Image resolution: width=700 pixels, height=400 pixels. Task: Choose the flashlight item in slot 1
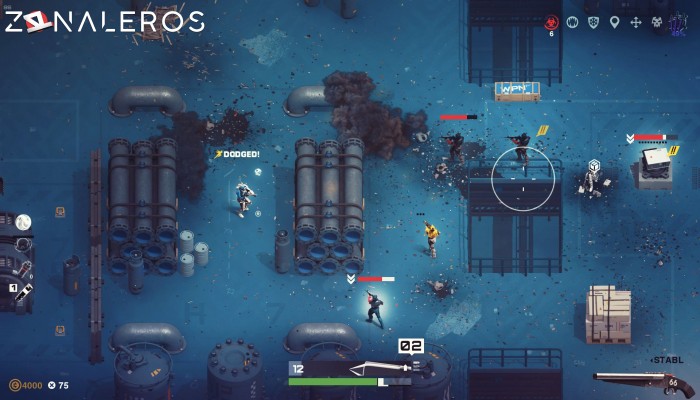(22, 291)
